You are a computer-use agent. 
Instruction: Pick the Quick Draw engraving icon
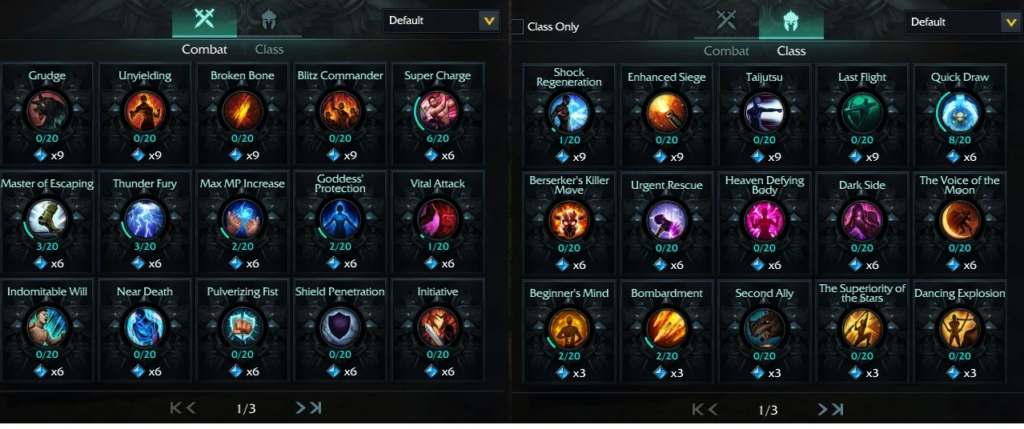coord(959,113)
